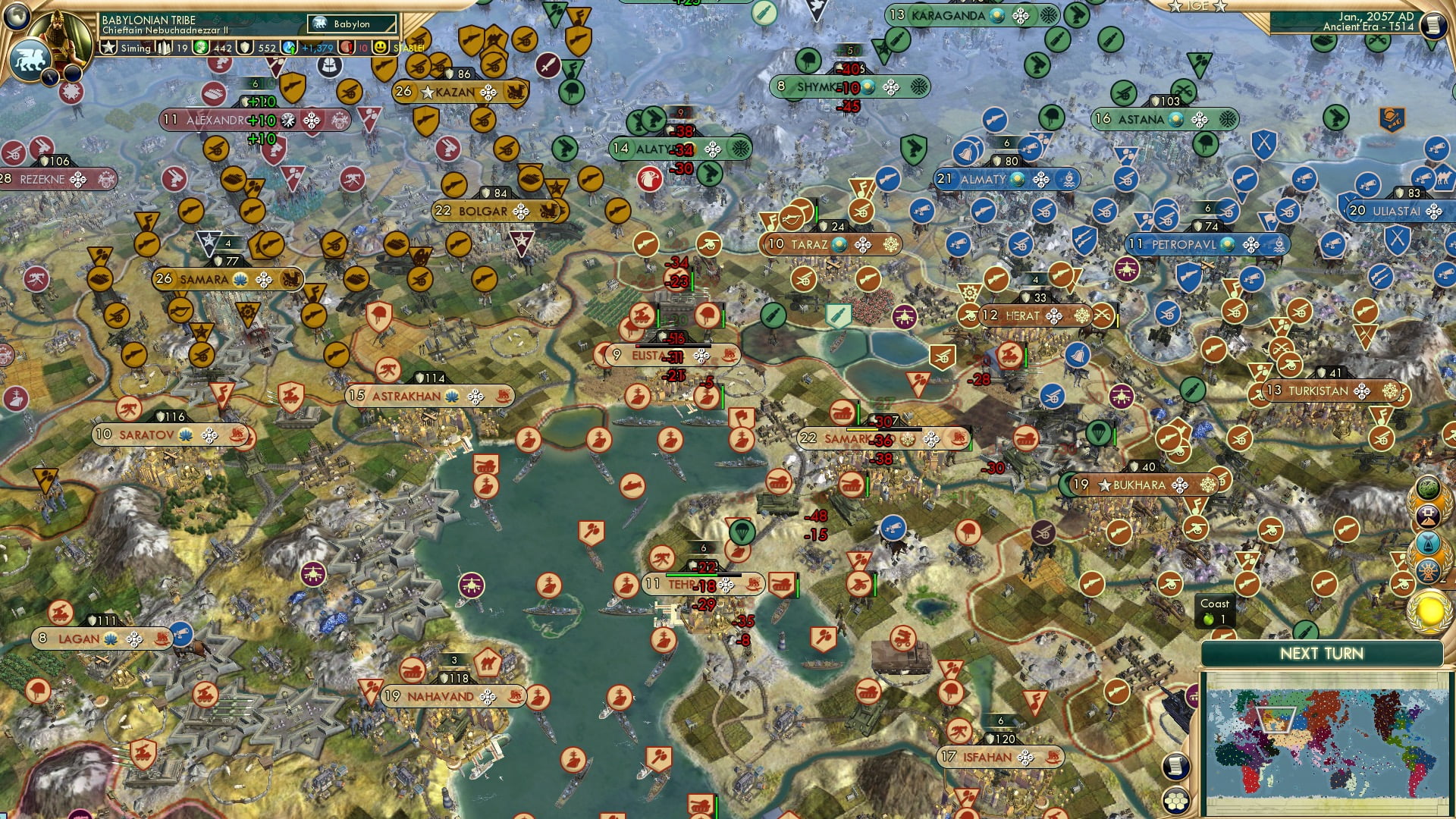Click the city count buildings icon showing 19

163,47
